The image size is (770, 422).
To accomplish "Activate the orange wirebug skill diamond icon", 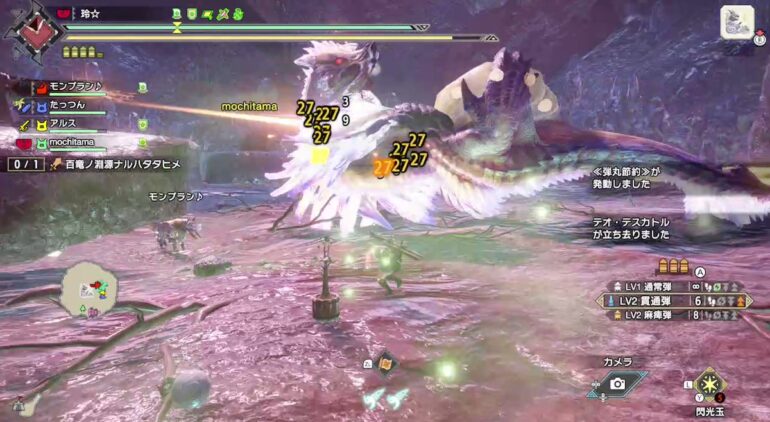I will coord(385,365).
